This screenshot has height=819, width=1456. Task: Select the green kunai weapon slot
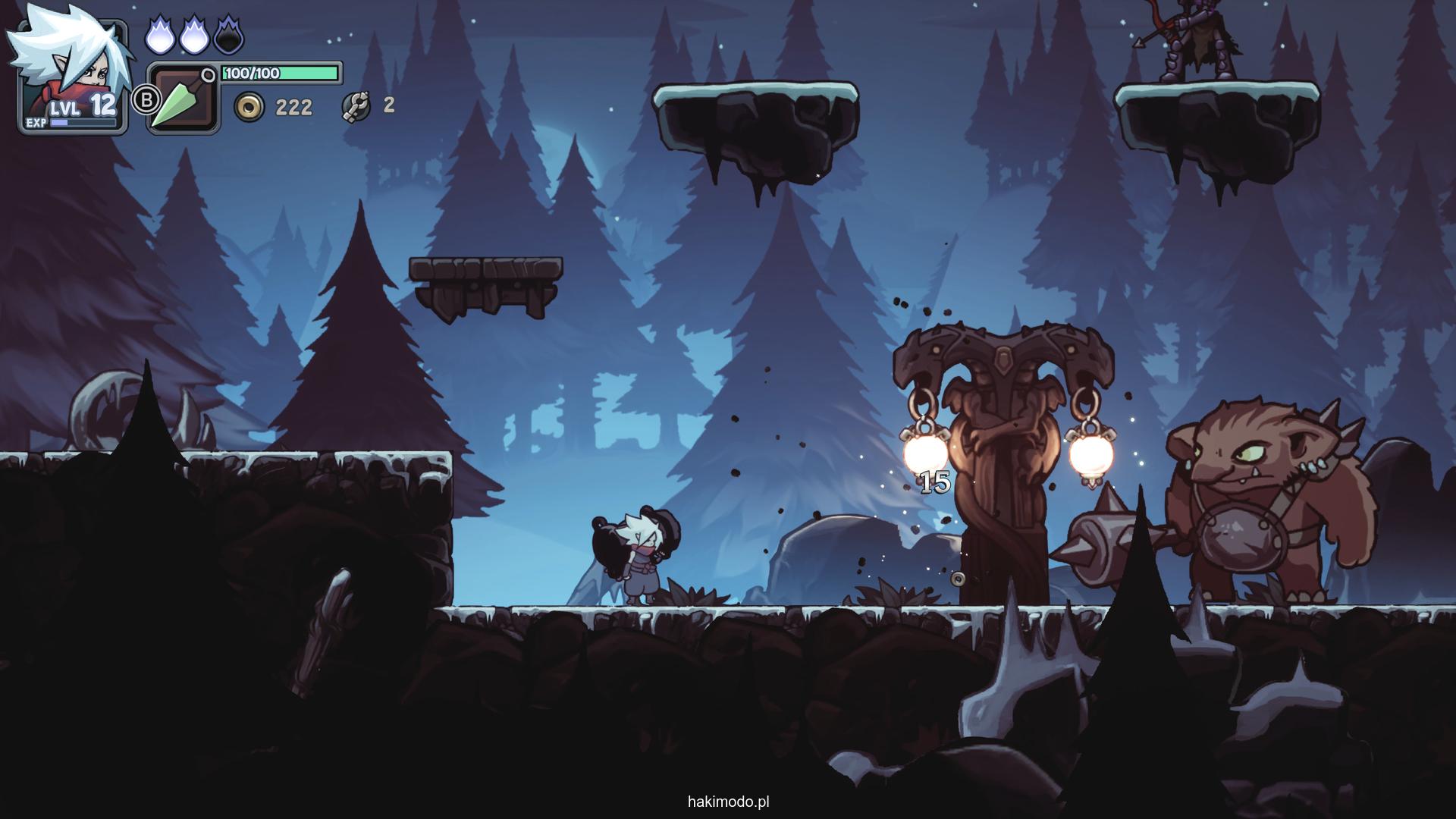(182, 100)
